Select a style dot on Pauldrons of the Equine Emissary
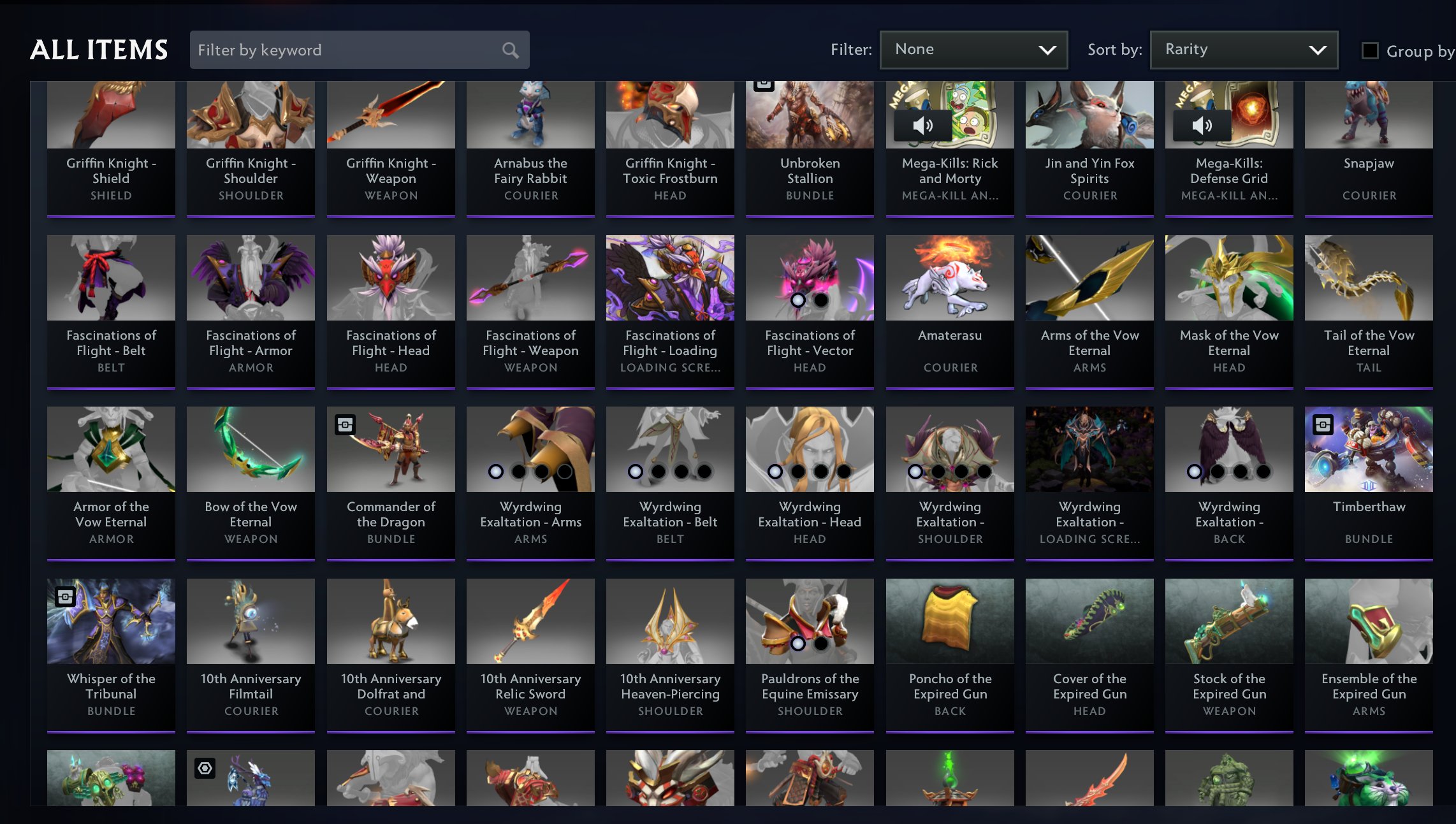 [x=797, y=643]
